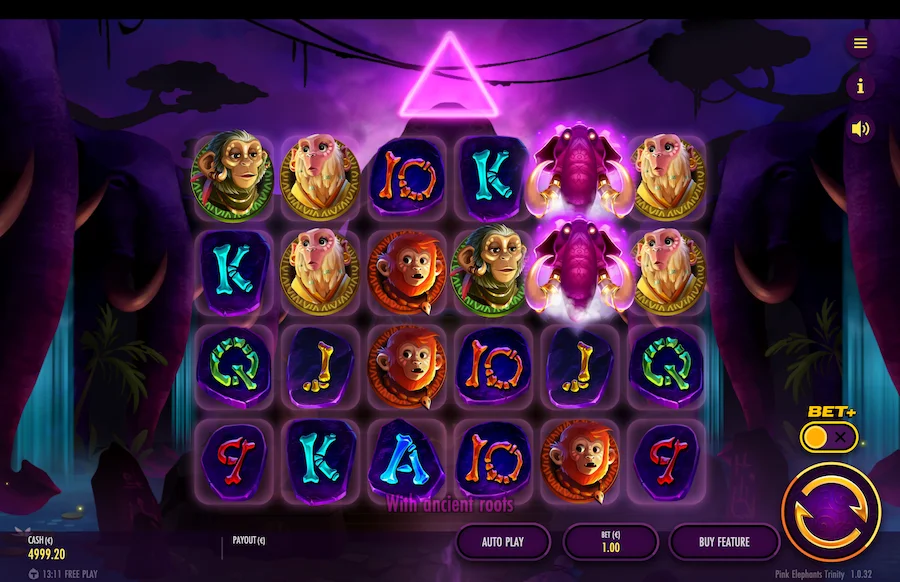
Task: Open the Buy Feature menu
Action: click(724, 542)
